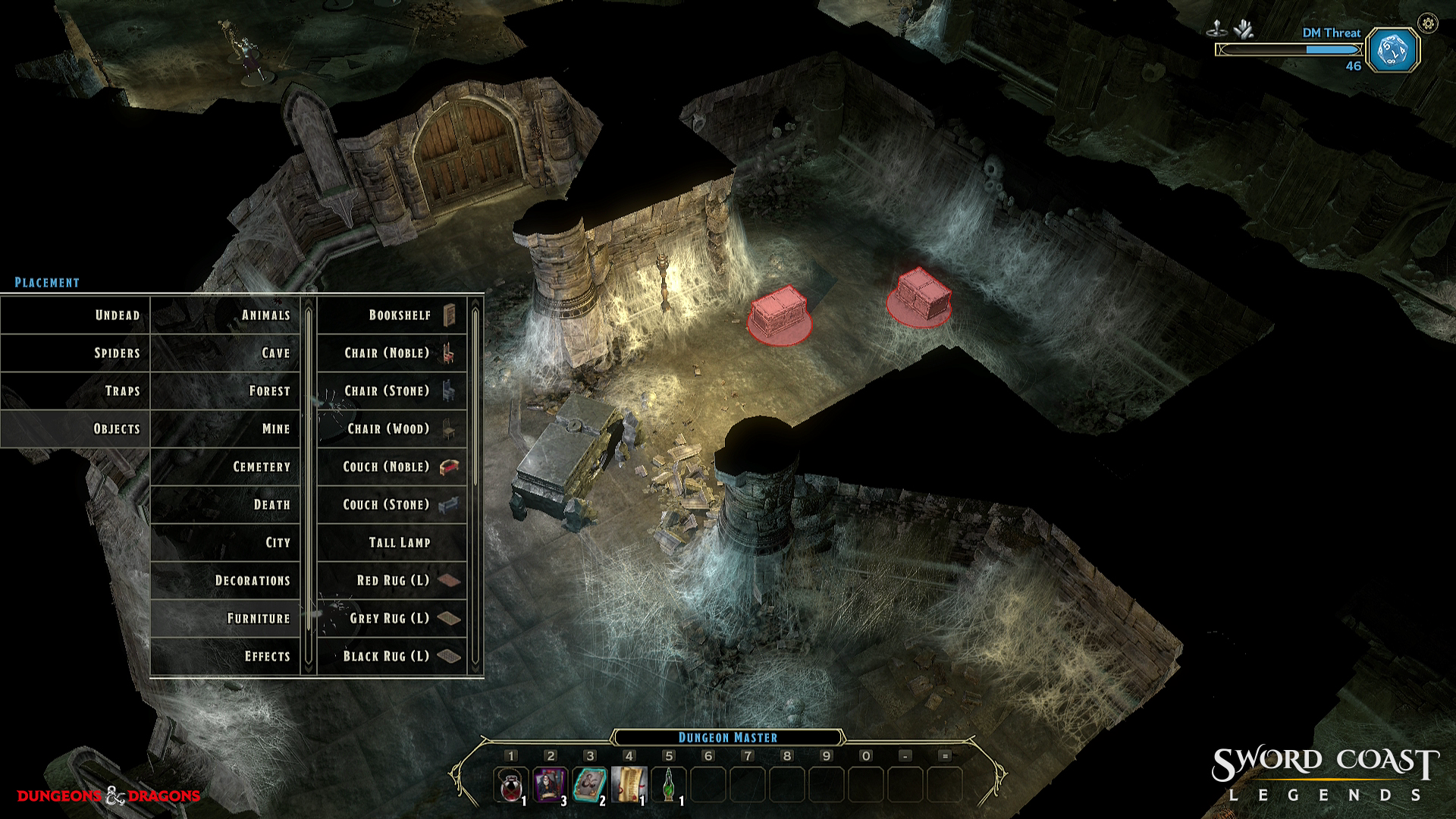The height and width of the screenshot is (819, 1456).
Task: Use the parchment scroll hotbar item
Action: click(629, 784)
